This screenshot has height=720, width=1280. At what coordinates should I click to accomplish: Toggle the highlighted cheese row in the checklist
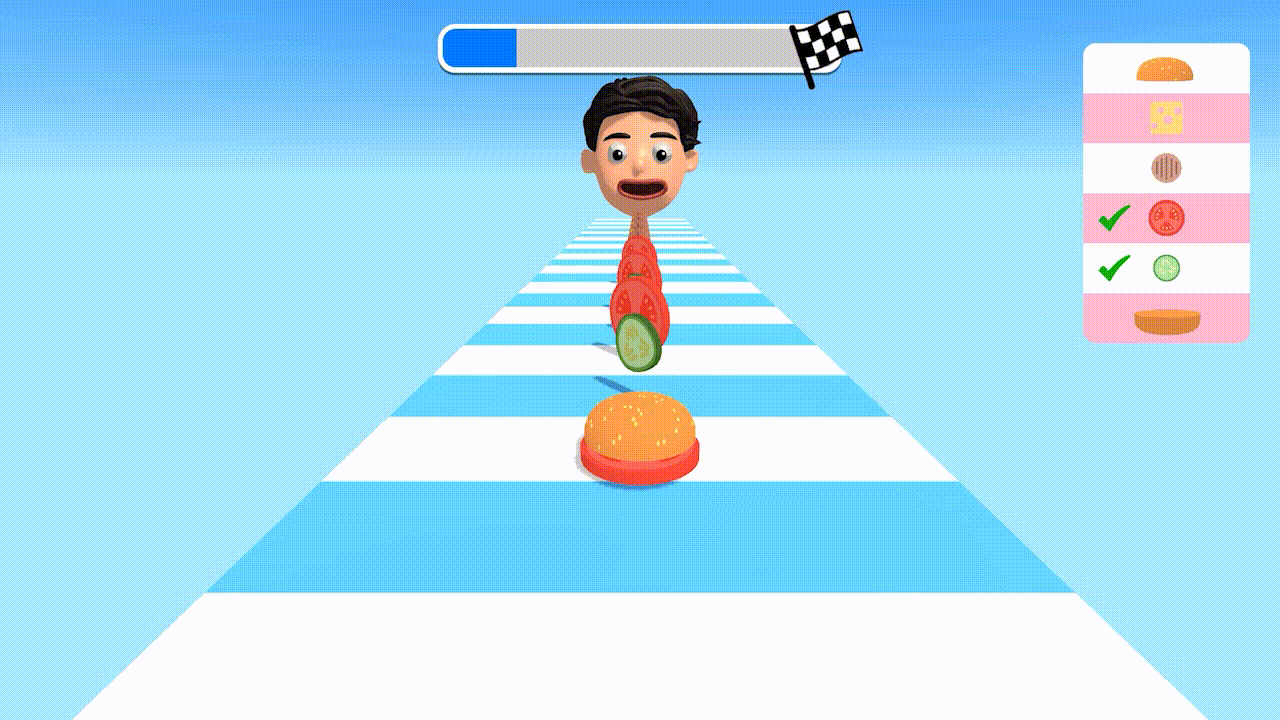coord(1166,117)
